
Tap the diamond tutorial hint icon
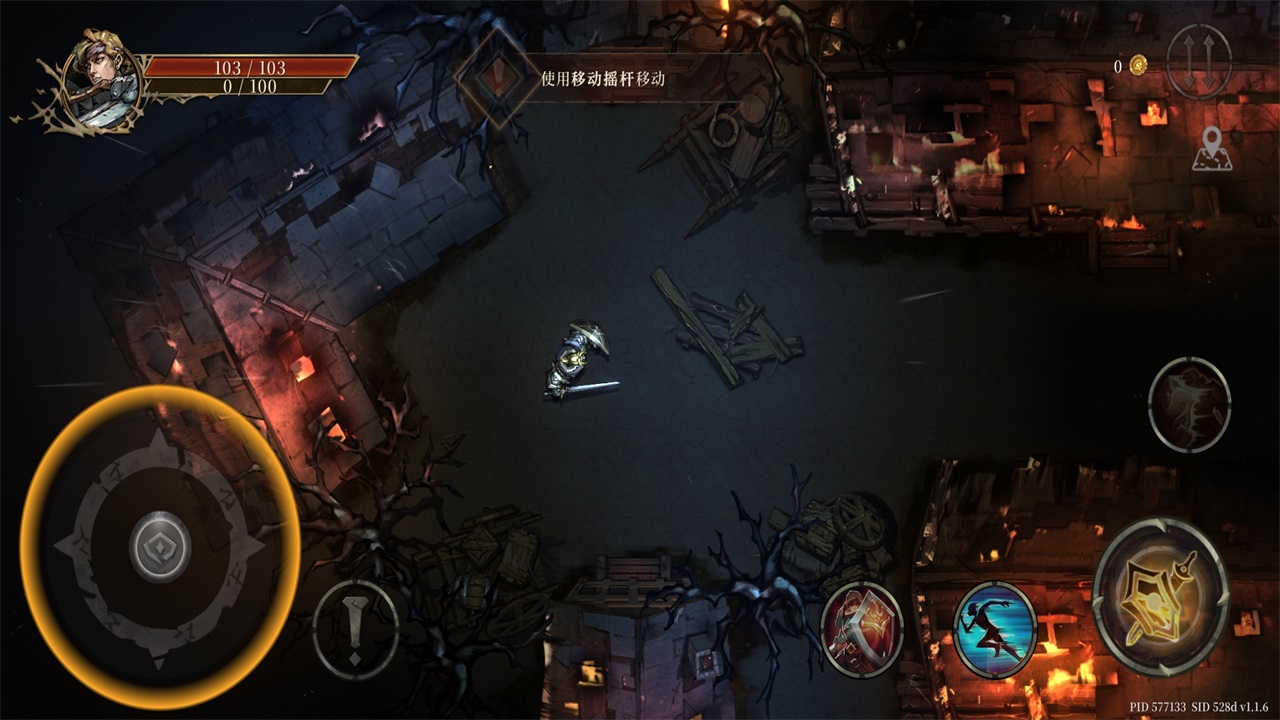(497, 77)
